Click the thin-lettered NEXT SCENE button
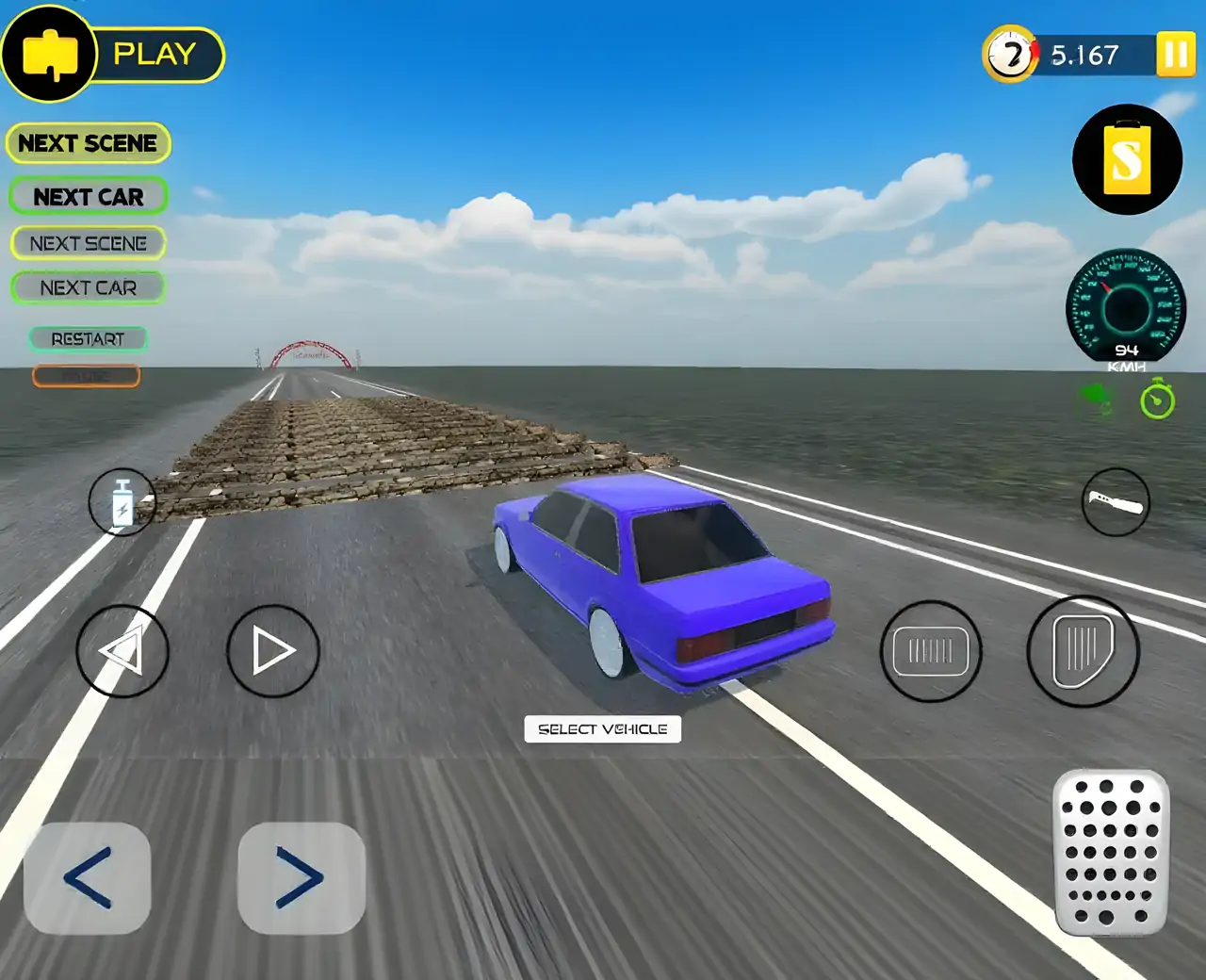This screenshot has width=1206, height=980. point(89,243)
